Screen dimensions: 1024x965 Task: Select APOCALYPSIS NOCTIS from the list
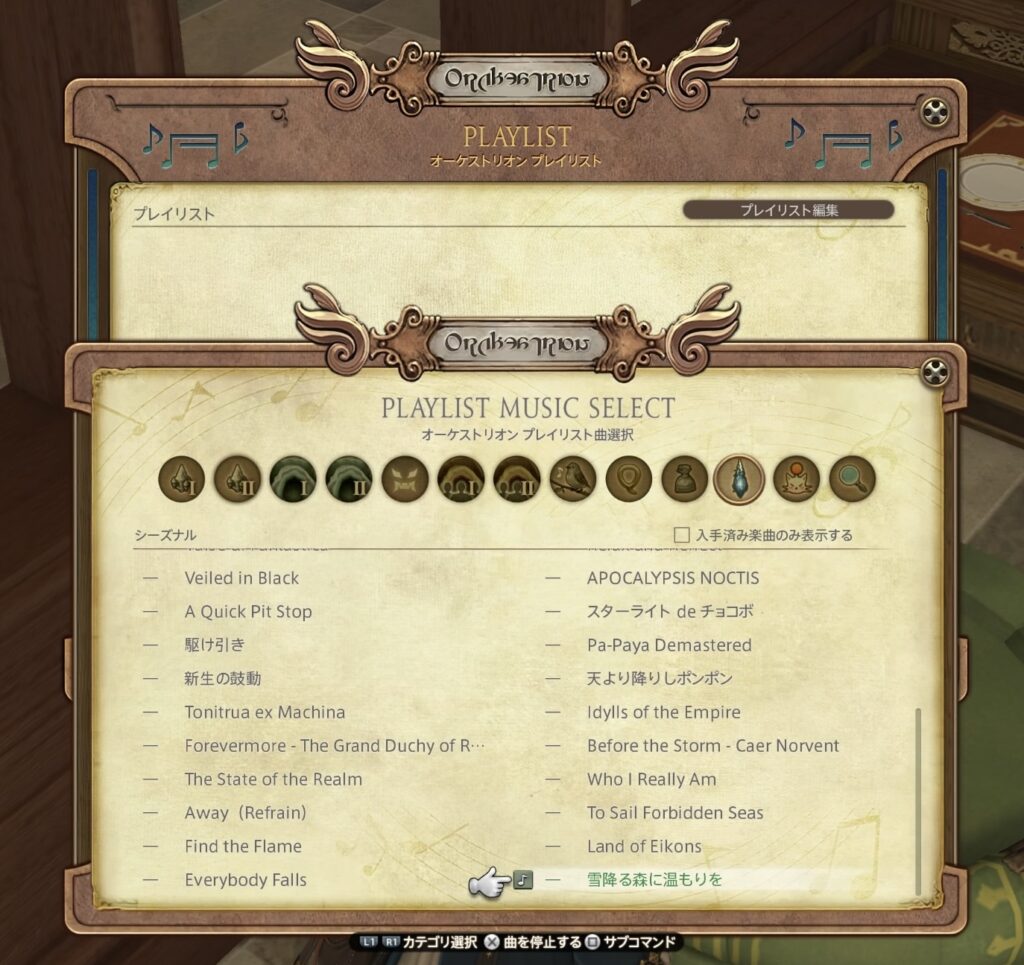[x=672, y=578]
